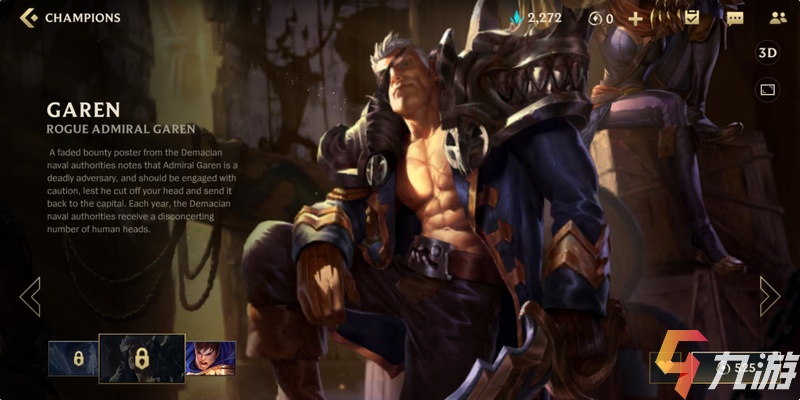The width and height of the screenshot is (800, 400).
Task: Select the locked blue skin thumbnail
Action: [73, 357]
